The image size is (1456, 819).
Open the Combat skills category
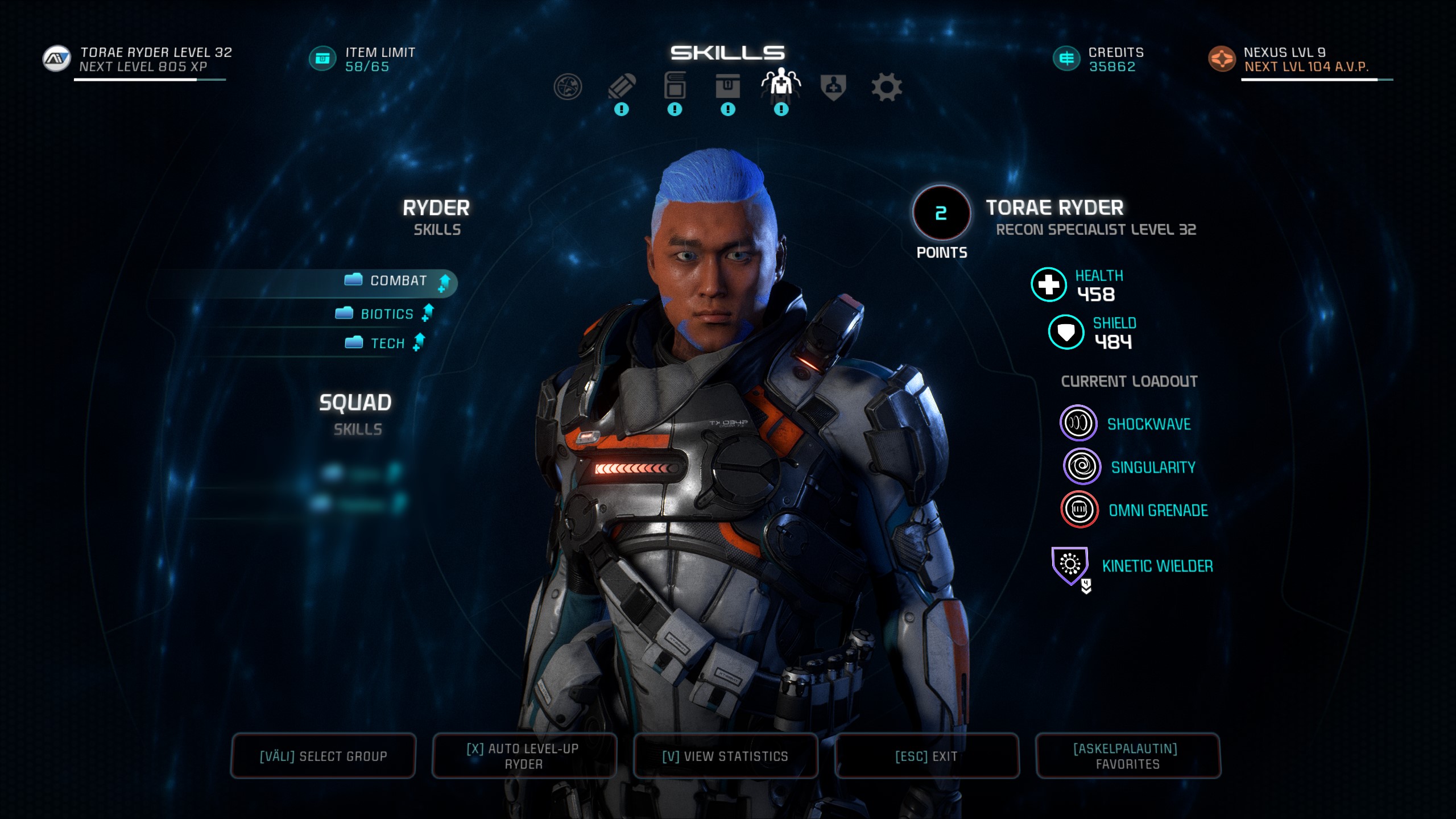tap(398, 282)
